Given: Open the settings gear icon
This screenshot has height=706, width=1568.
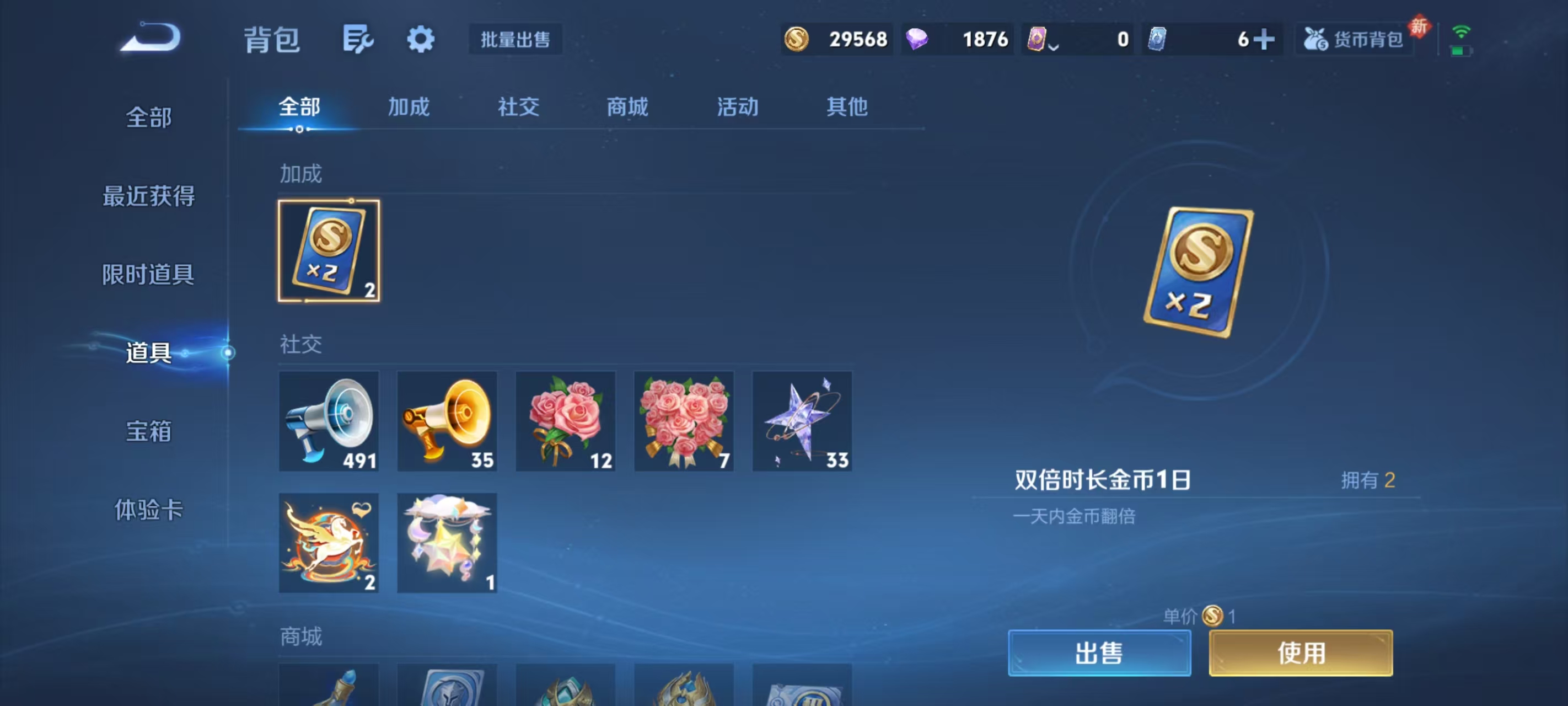Looking at the screenshot, I should click(x=421, y=39).
